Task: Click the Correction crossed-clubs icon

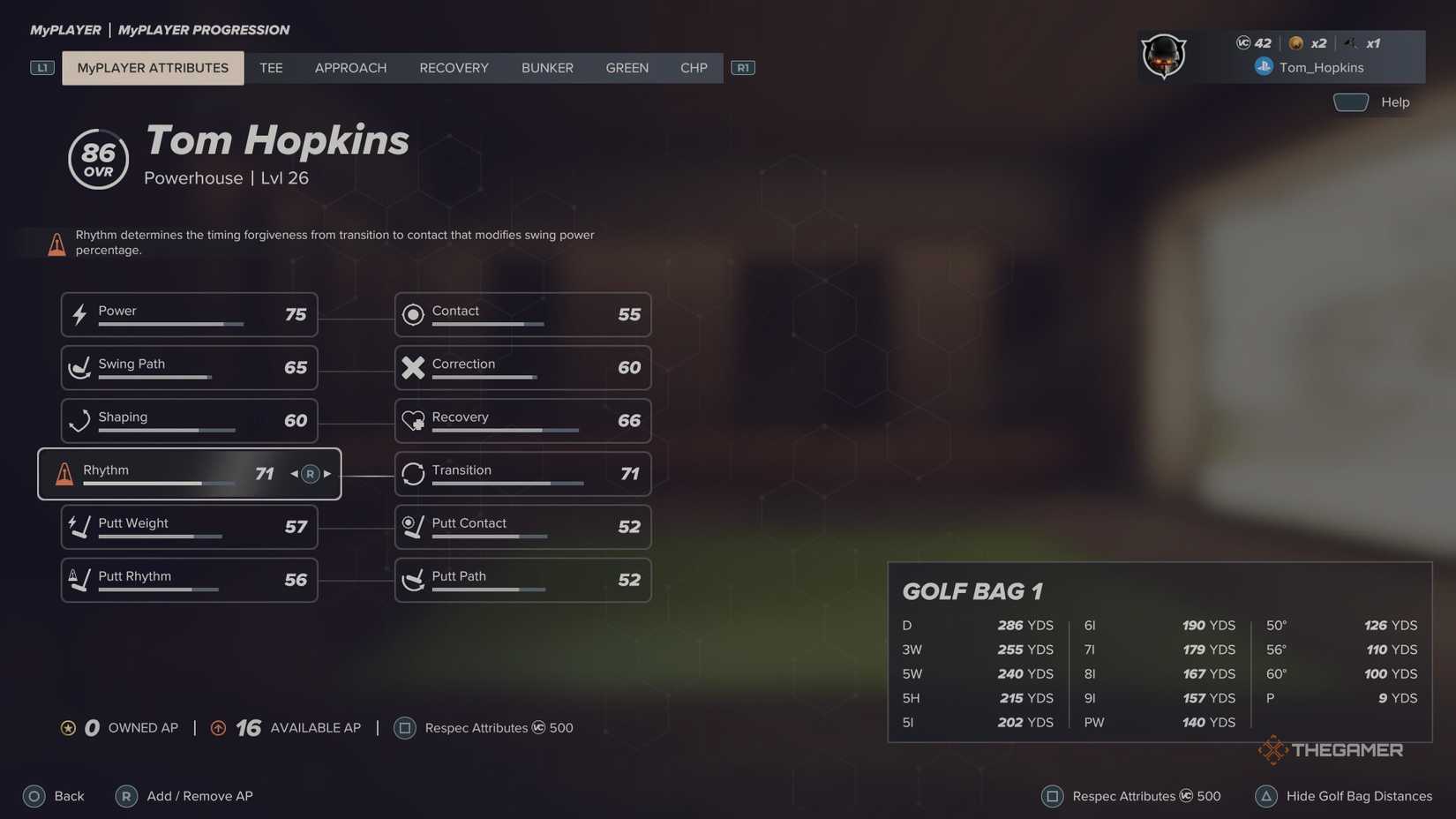Action: click(x=413, y=367)
